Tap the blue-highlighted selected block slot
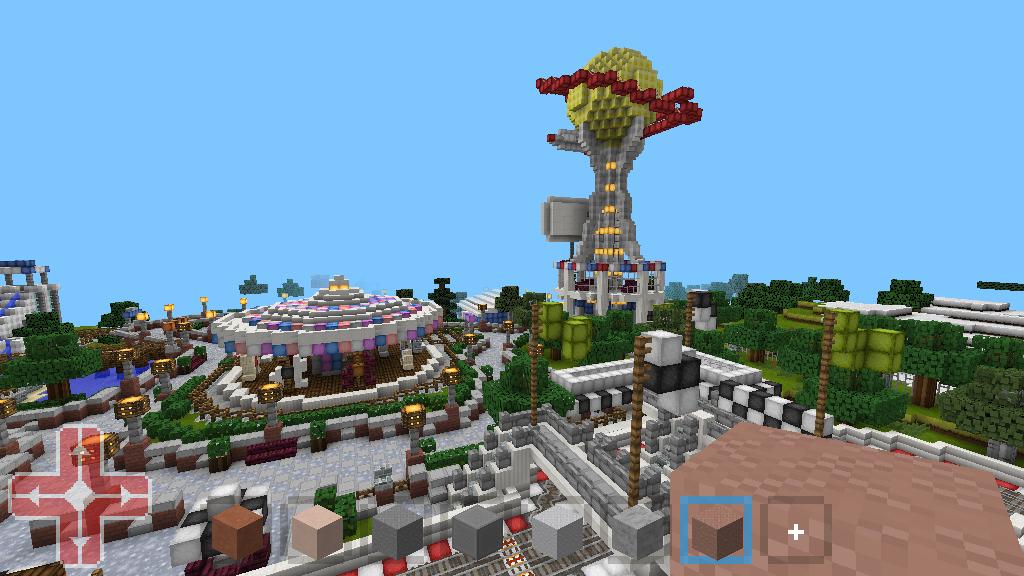This screenshot has width=1024, height=576. 716,530
